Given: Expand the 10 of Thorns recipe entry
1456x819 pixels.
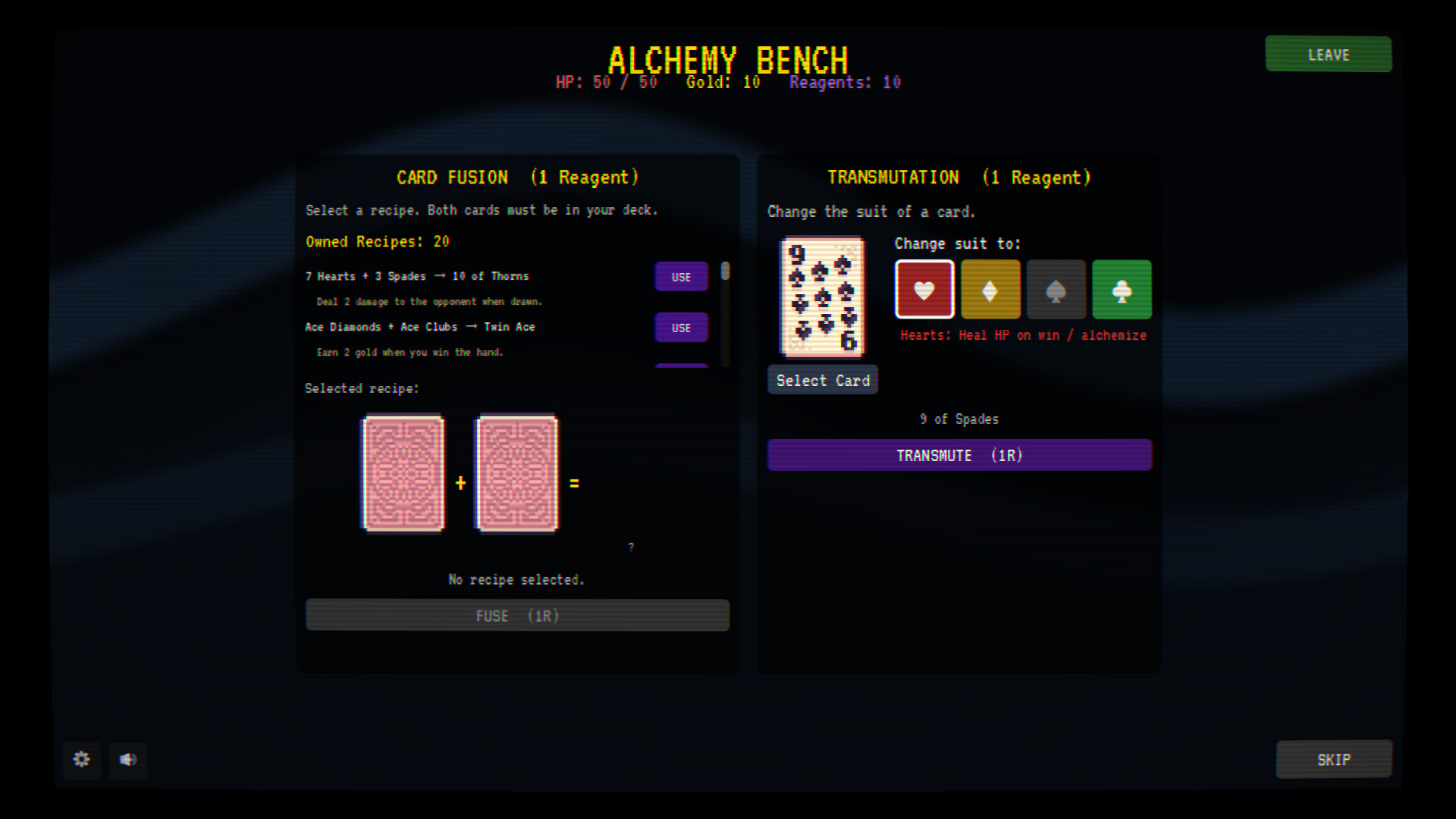Looking at the screenshot, I should [x=680, y=276].
